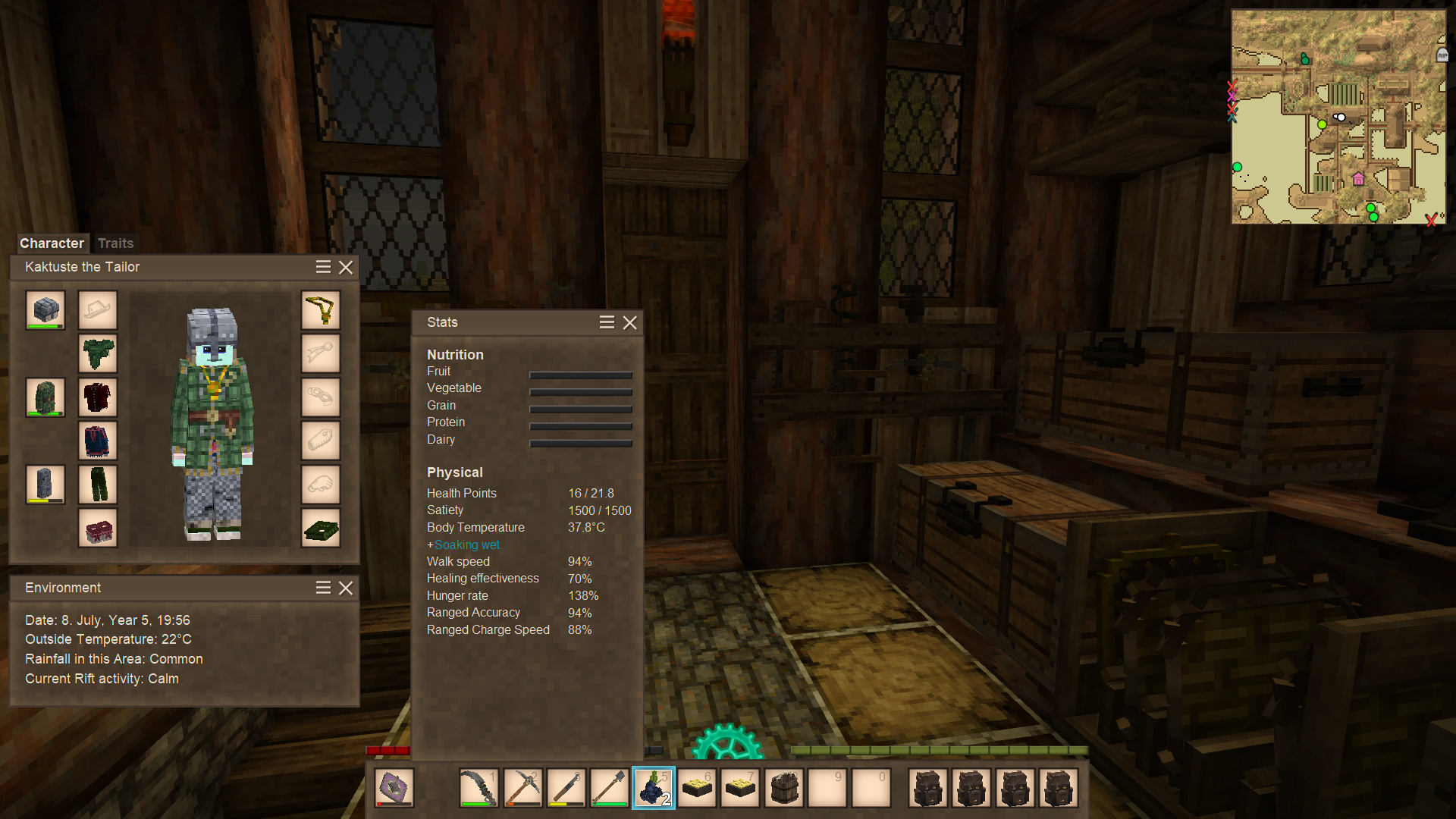Open the Environment panel hamburger menu
Screen dimensions: 1456x819
click(x=323, y=588)
